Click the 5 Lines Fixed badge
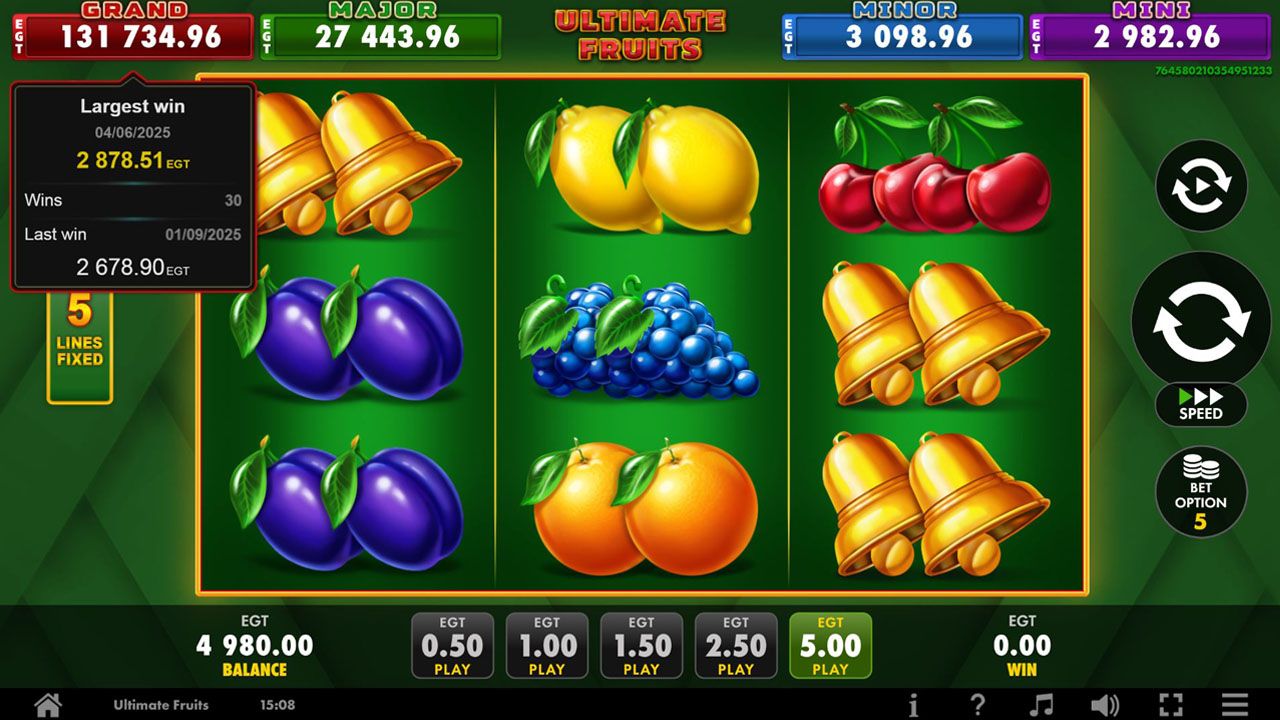The height and width of the screenshot is (720, 1280). (80, 329)
